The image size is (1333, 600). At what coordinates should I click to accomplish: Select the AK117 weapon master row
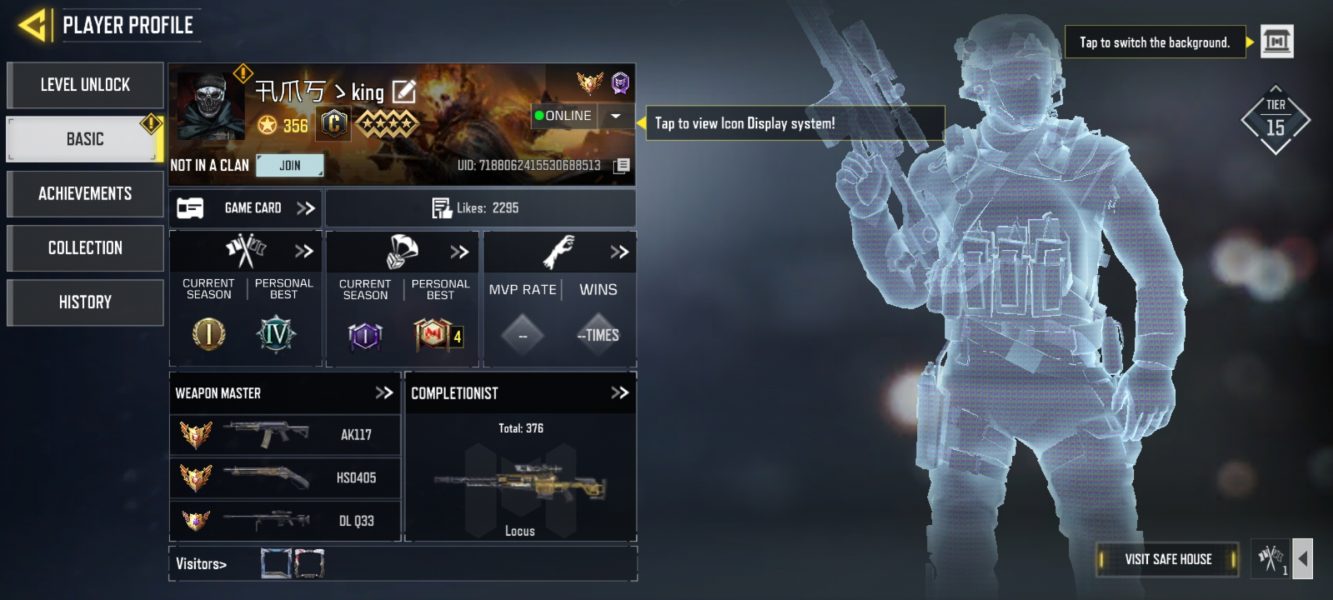(x=285, y=435)
